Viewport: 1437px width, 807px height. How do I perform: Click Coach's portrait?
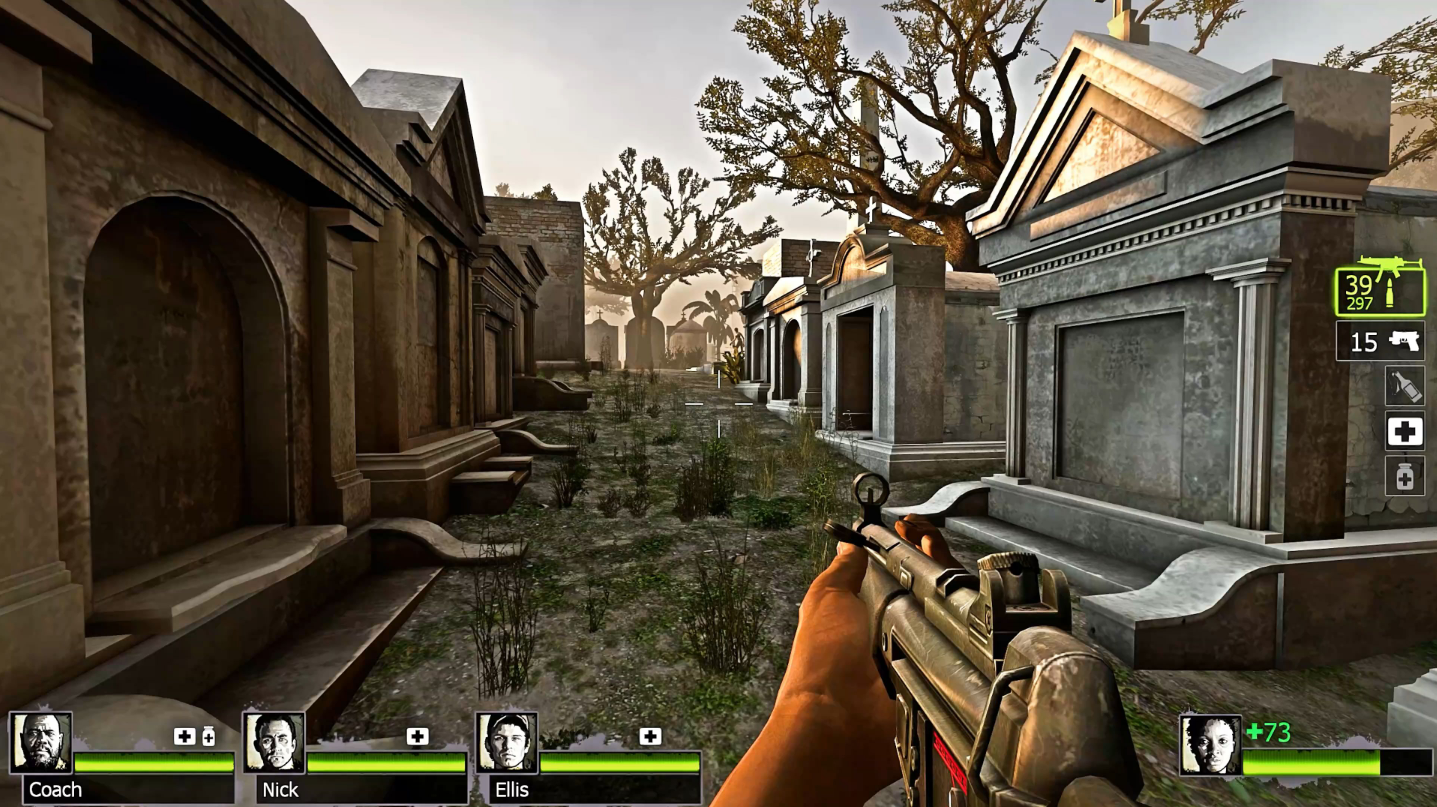point(41,743)
